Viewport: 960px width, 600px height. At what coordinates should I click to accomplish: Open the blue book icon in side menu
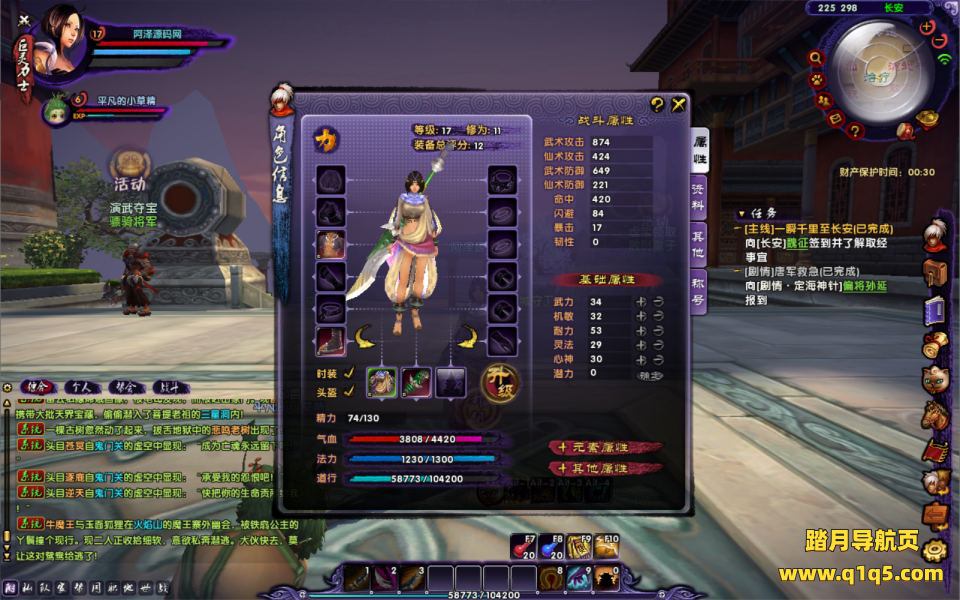[936, 310]
